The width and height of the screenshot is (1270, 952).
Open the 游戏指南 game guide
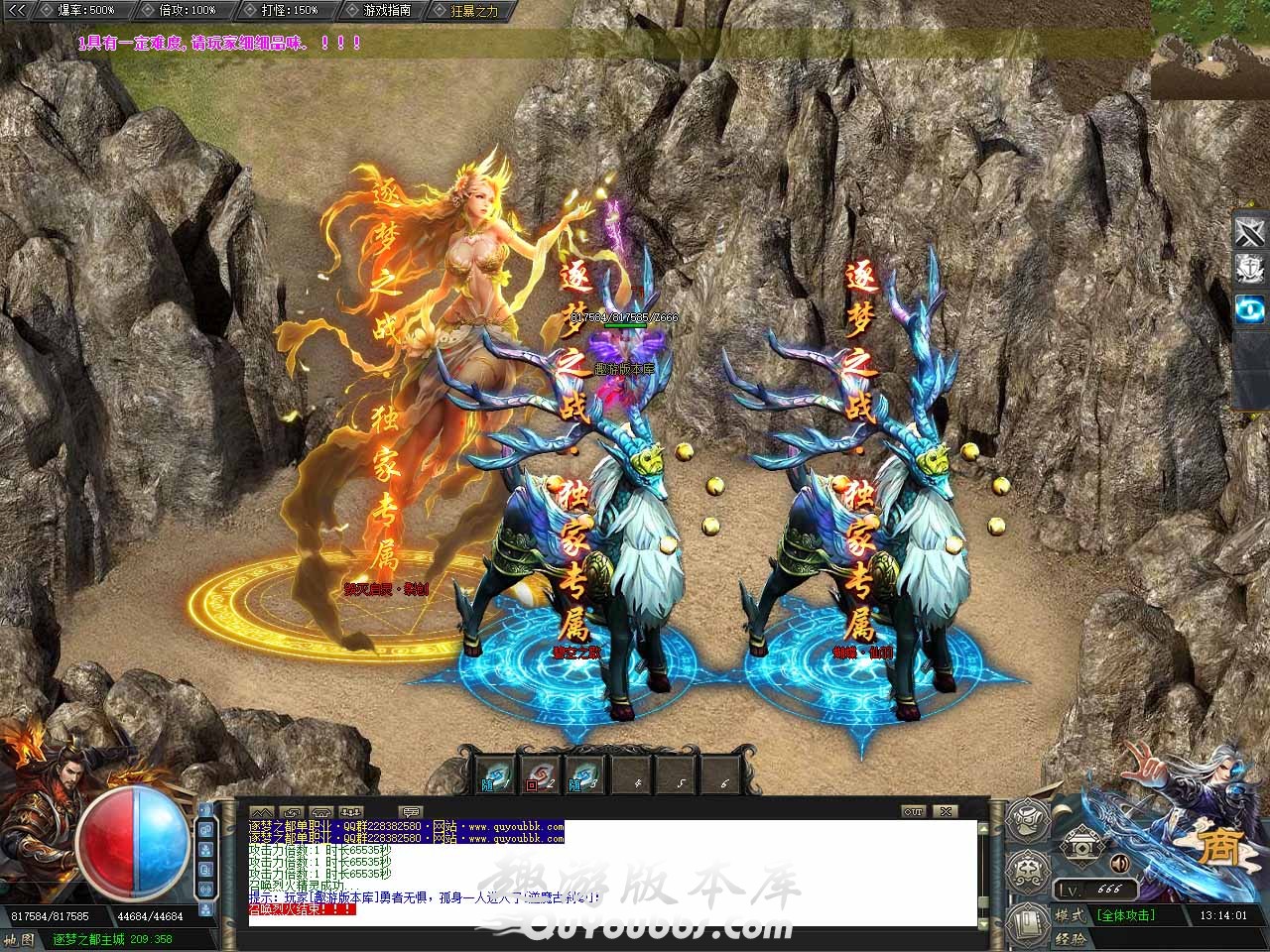click(x=384, y=10)
